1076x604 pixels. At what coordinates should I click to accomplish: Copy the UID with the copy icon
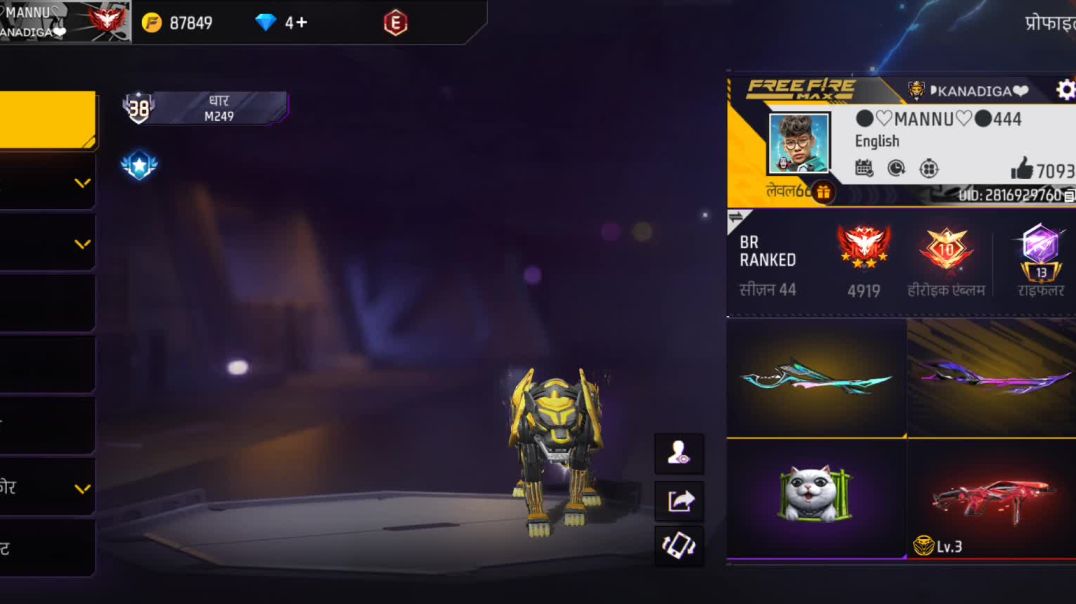click(x=1069, y=196)
